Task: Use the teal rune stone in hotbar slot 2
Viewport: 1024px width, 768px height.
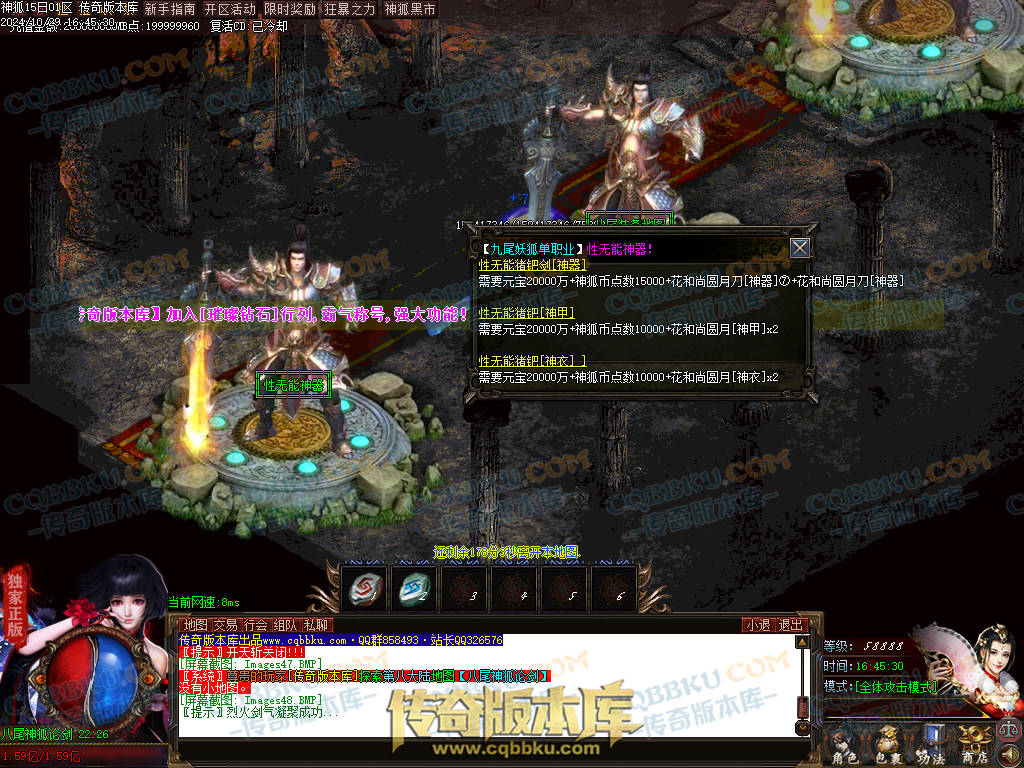Action: click(x=414, y=589)
